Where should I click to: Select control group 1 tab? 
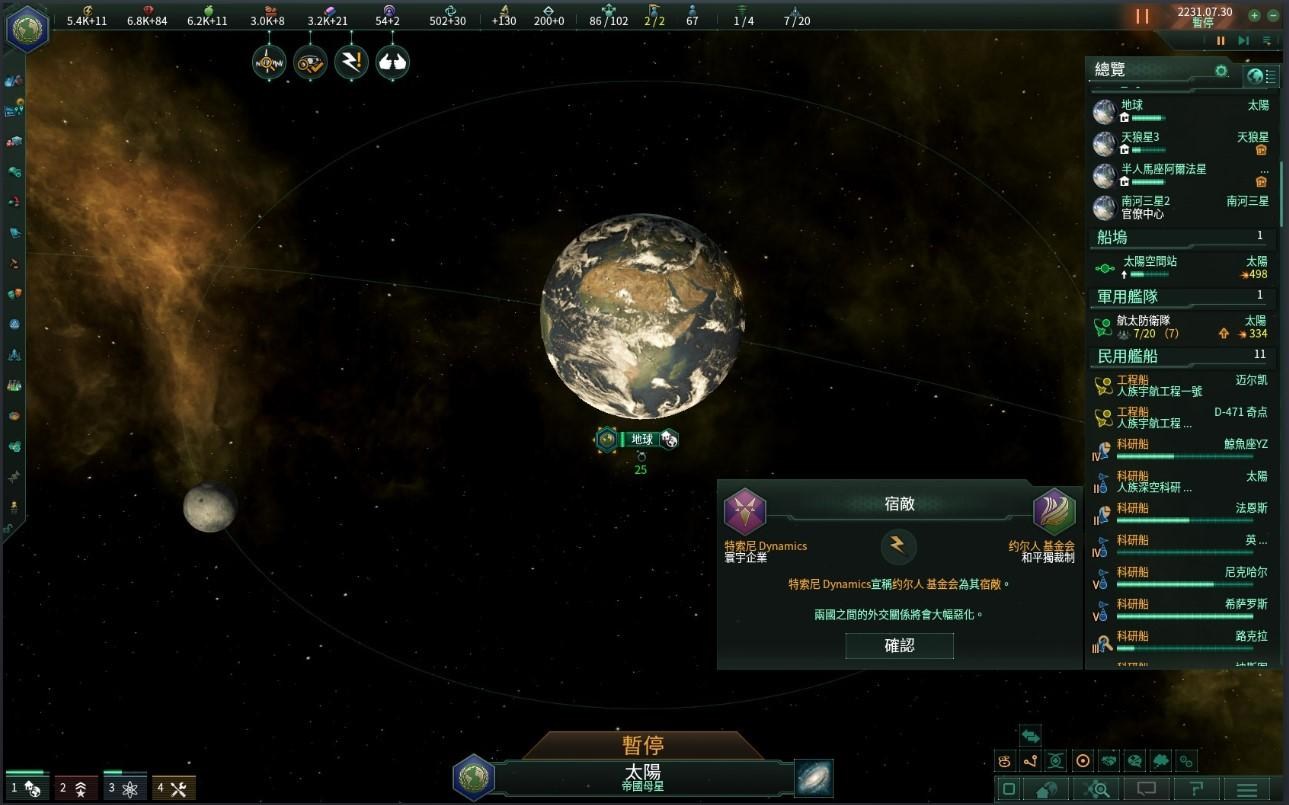click(26, 788)
